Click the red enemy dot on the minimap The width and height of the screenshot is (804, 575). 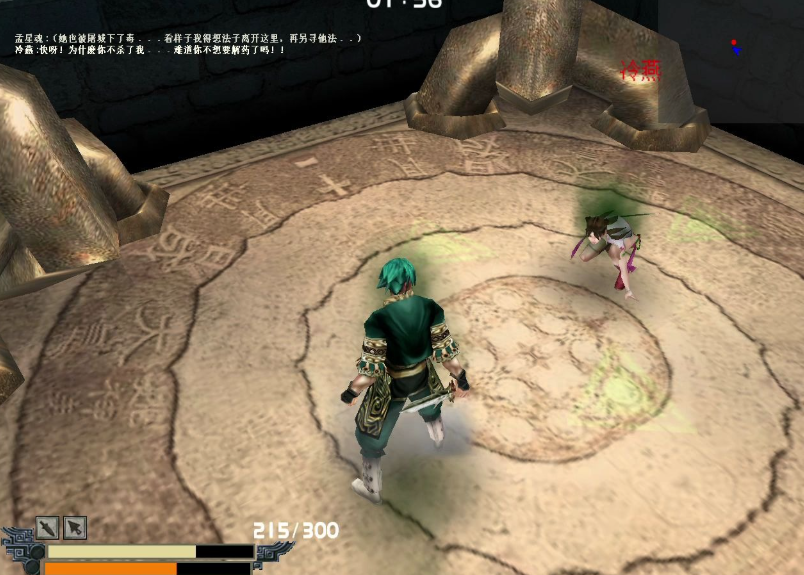(735, 43)
